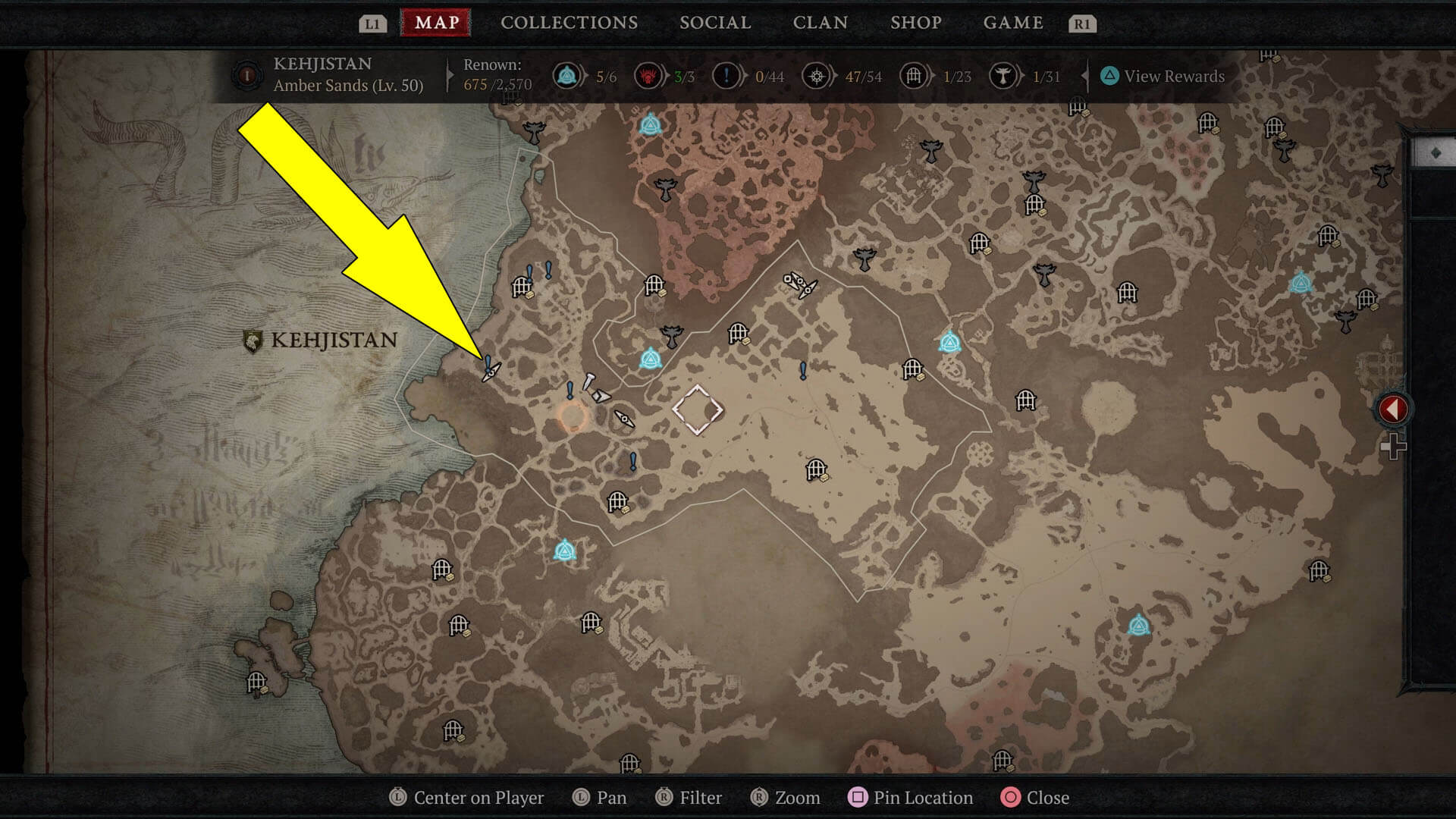
Task: Click the Areas Discovered icon showing 47/54
Action: point(817,76)
